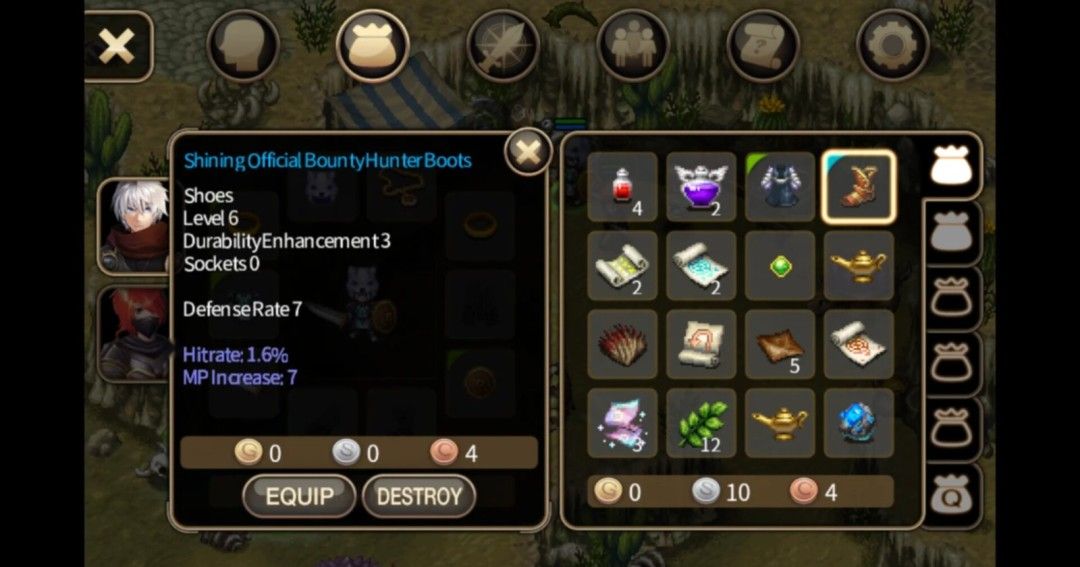Destroy the selected boots item
The width and height of the screenshot is (1080, 567).
(x=418, y=496)
